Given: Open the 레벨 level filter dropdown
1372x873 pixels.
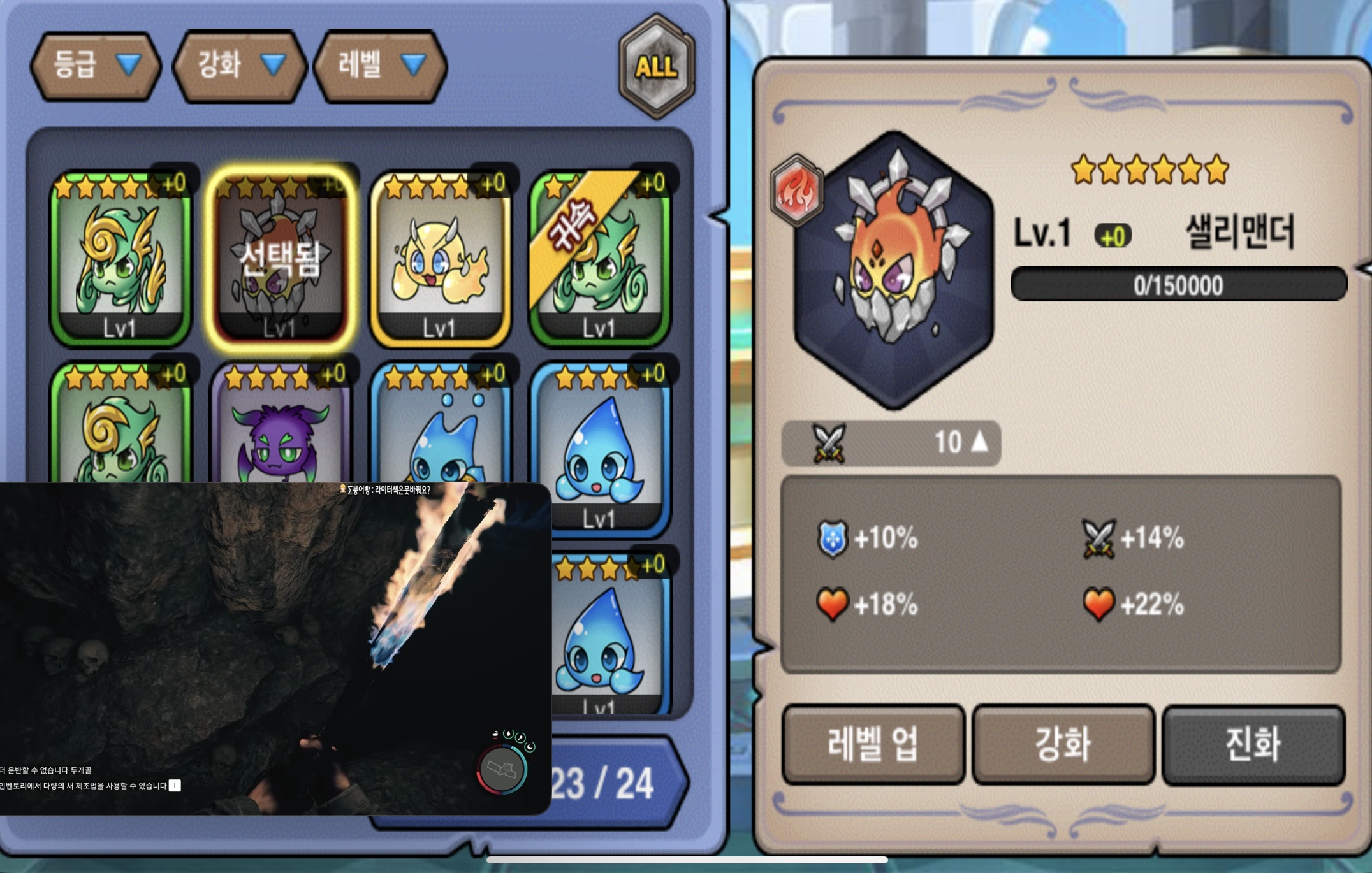Looking at the screenshot, I should click(x=380, y=66).
